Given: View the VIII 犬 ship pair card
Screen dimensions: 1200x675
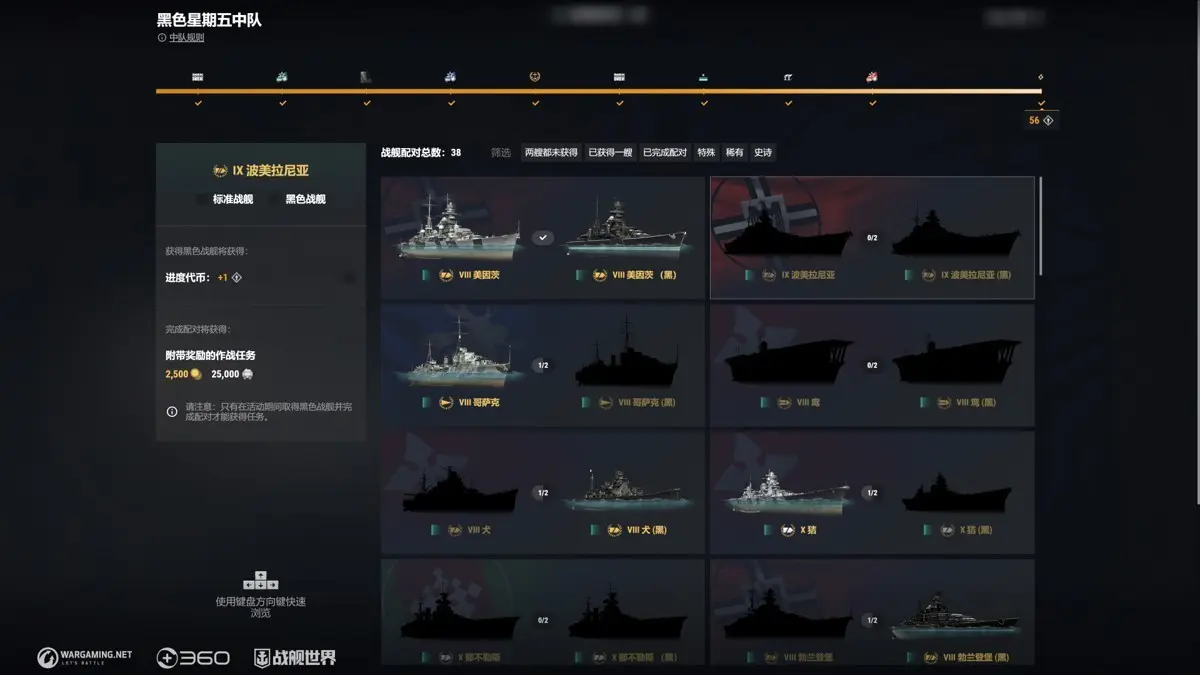Looking at the screenshot, I should (x=542, y=493).
